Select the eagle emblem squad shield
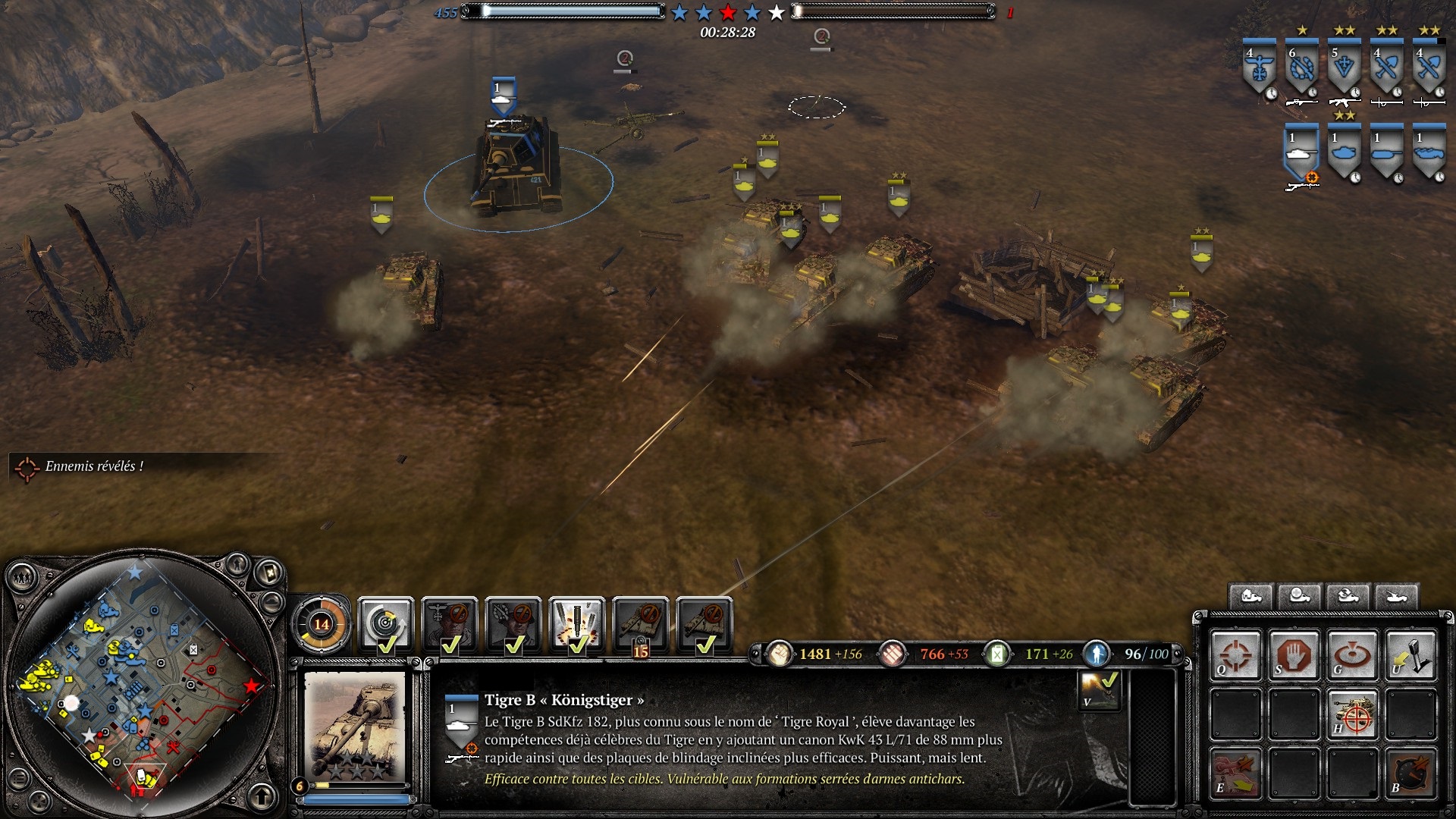This screenshot has width=1456, height=819. [x=1259, y=68]
